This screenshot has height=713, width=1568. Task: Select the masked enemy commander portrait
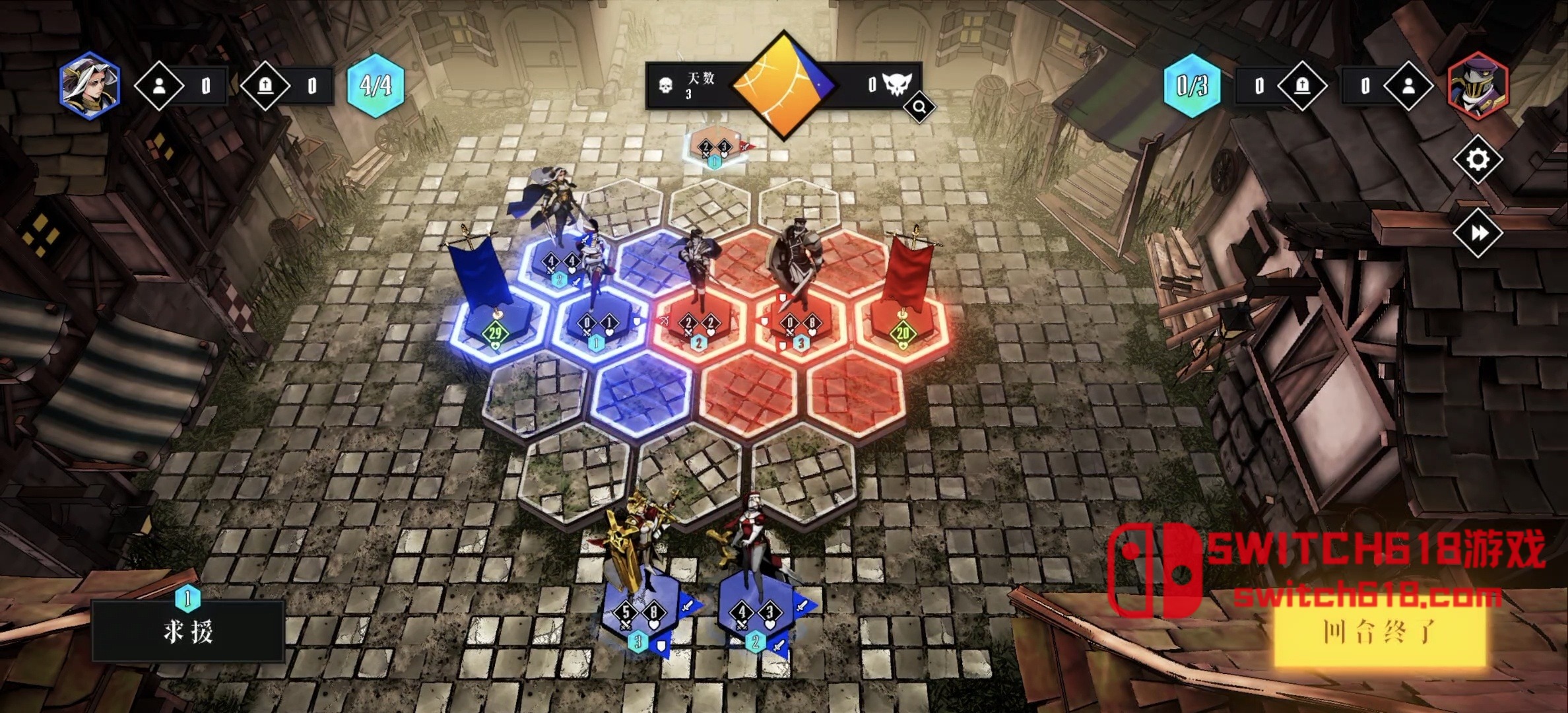[x=1478, y=85]
